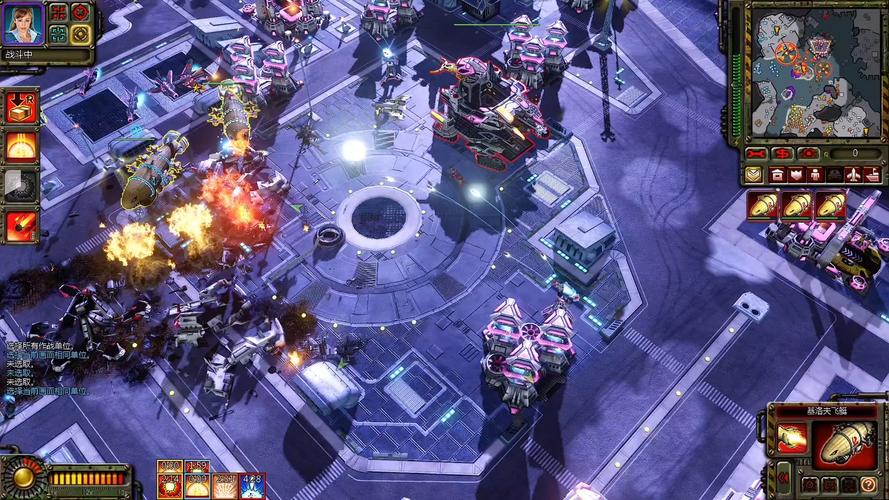
Task: Open the aircraft production tab
Action: [852, 175]
